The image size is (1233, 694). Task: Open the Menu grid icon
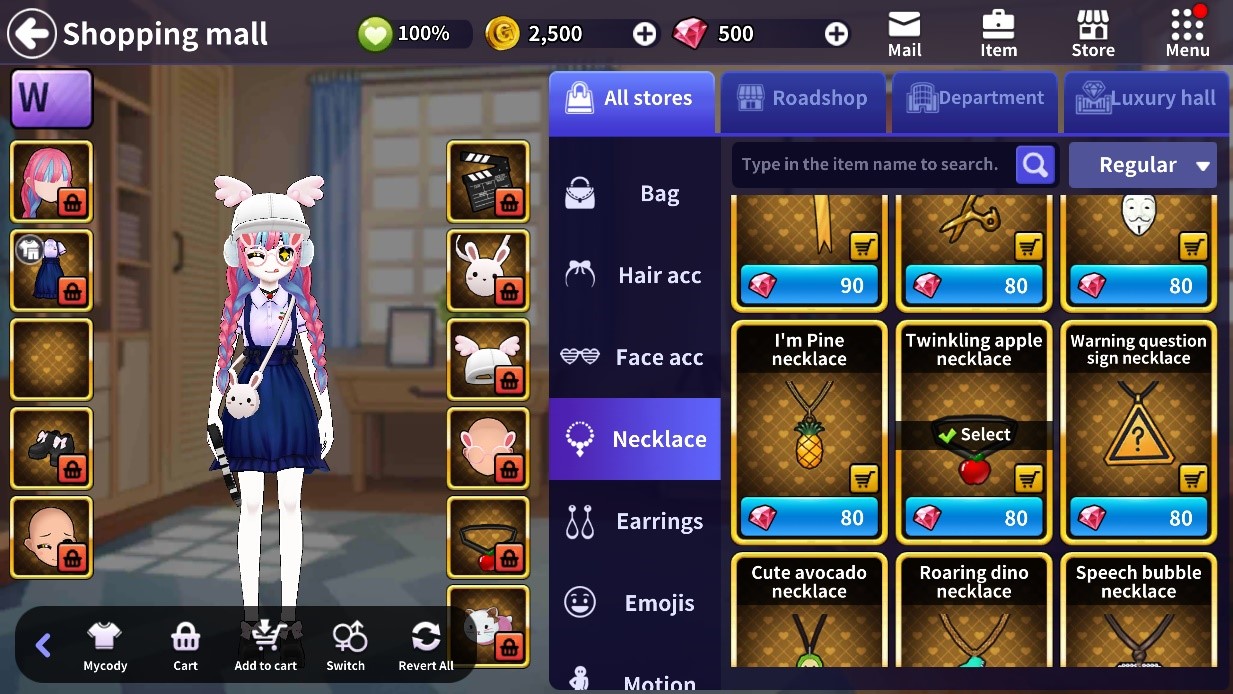(1187, 34)
